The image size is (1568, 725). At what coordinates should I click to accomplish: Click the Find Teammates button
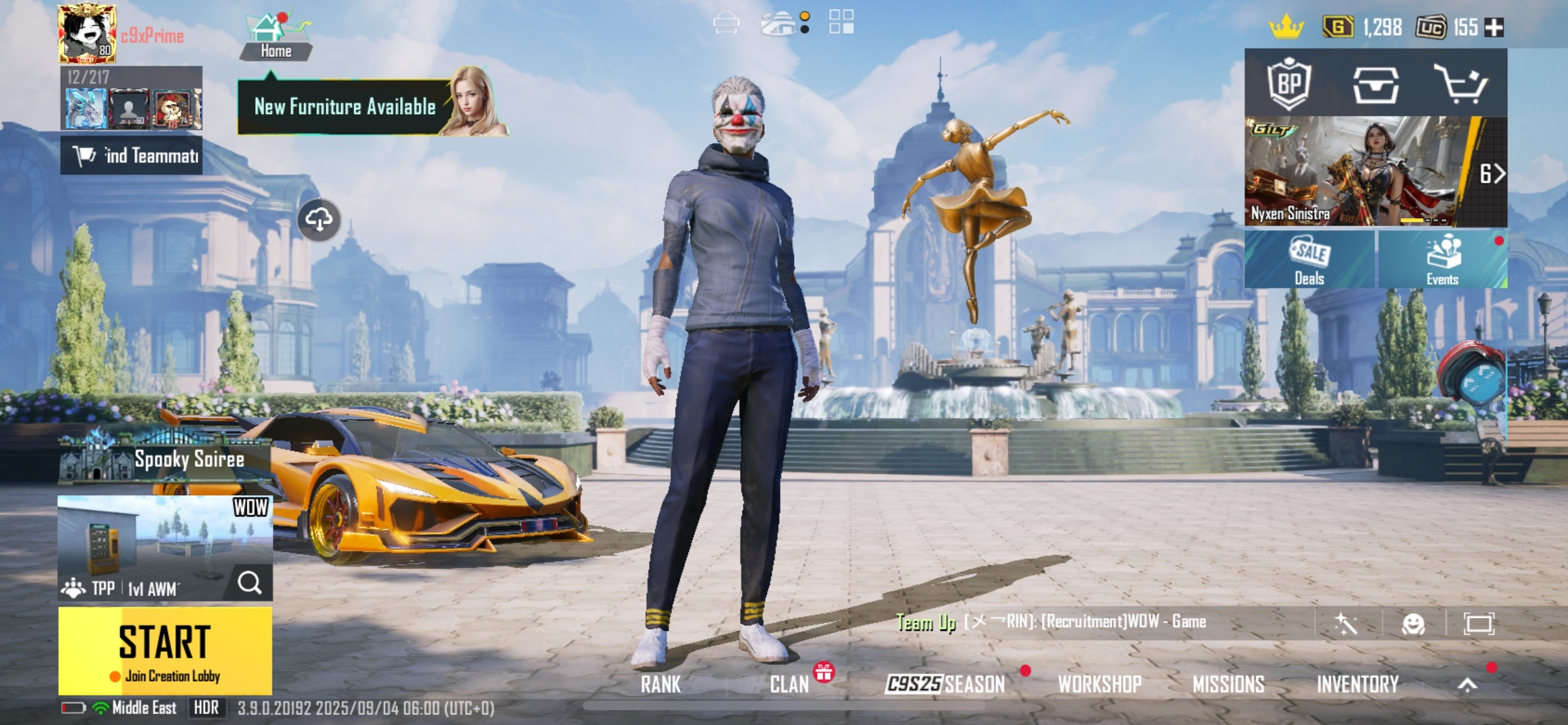131,156
